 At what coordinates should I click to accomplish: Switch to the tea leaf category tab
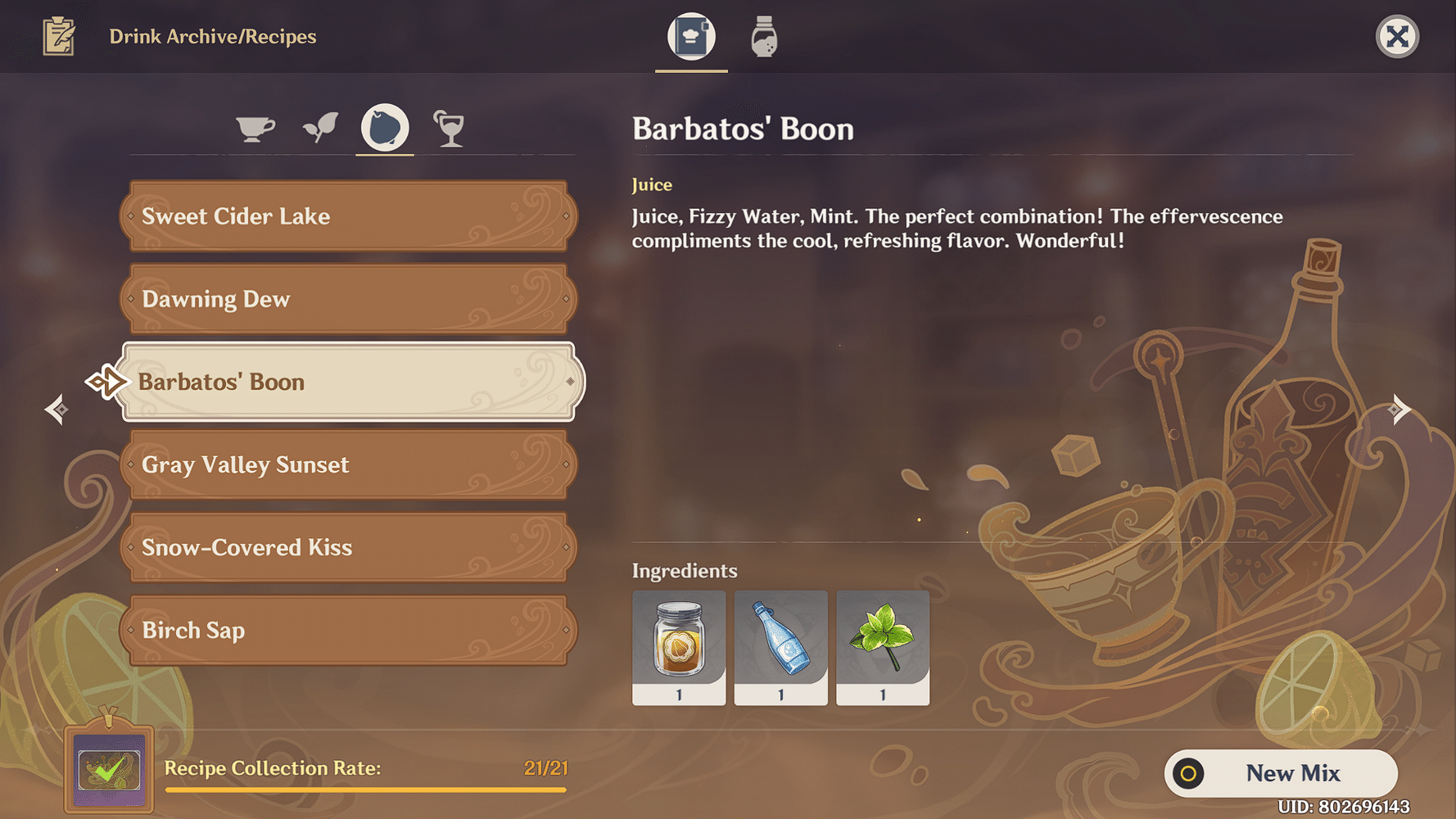[320, 129]
